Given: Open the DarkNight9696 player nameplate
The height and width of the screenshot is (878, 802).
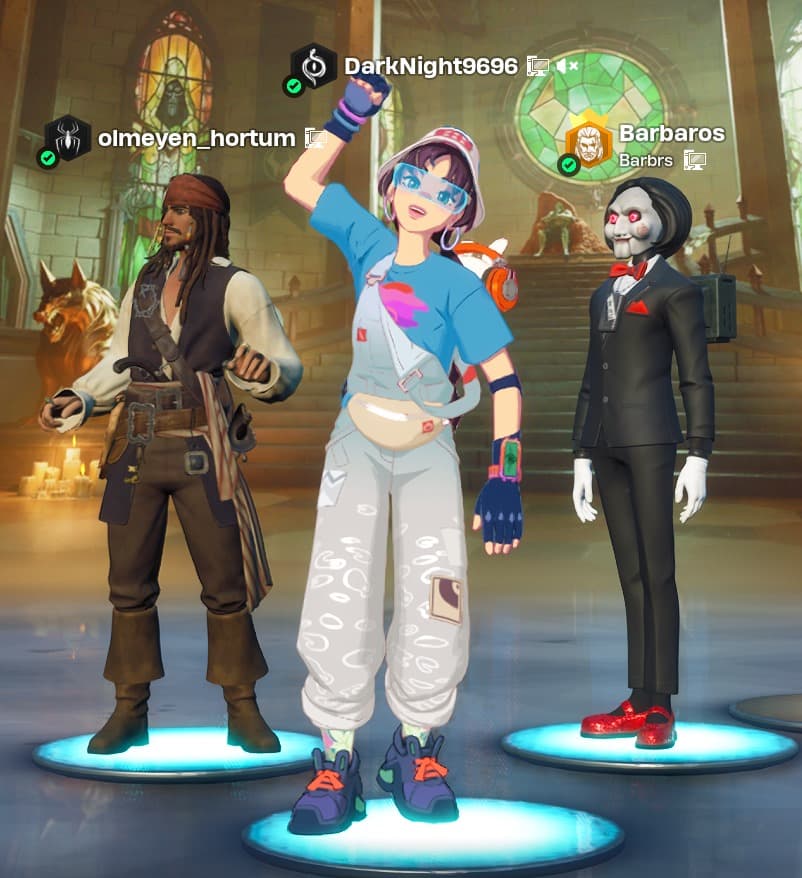Looking at the screenshot, I should tap(430, 66).
